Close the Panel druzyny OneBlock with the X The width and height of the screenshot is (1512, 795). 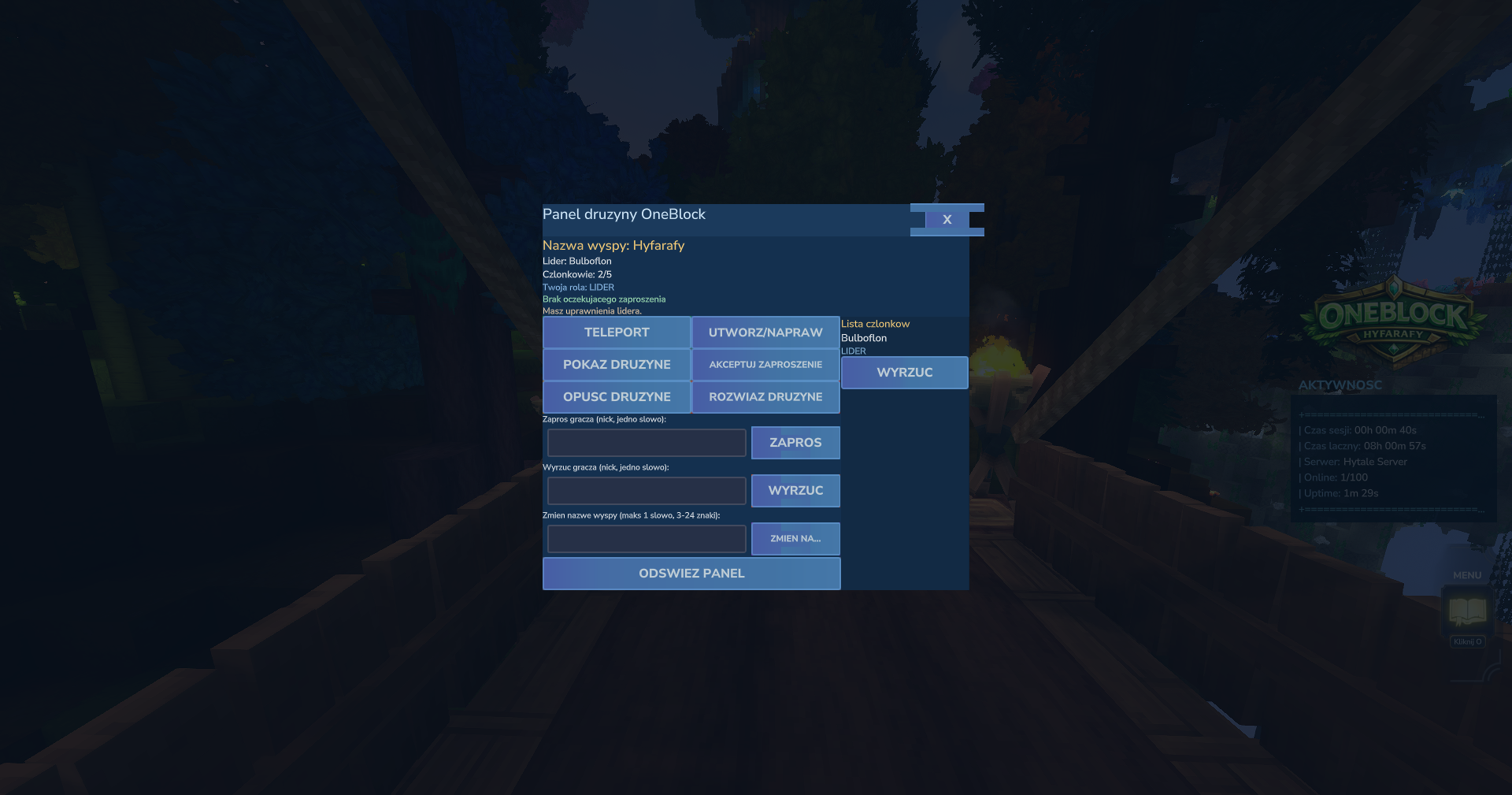pos(947,219)
